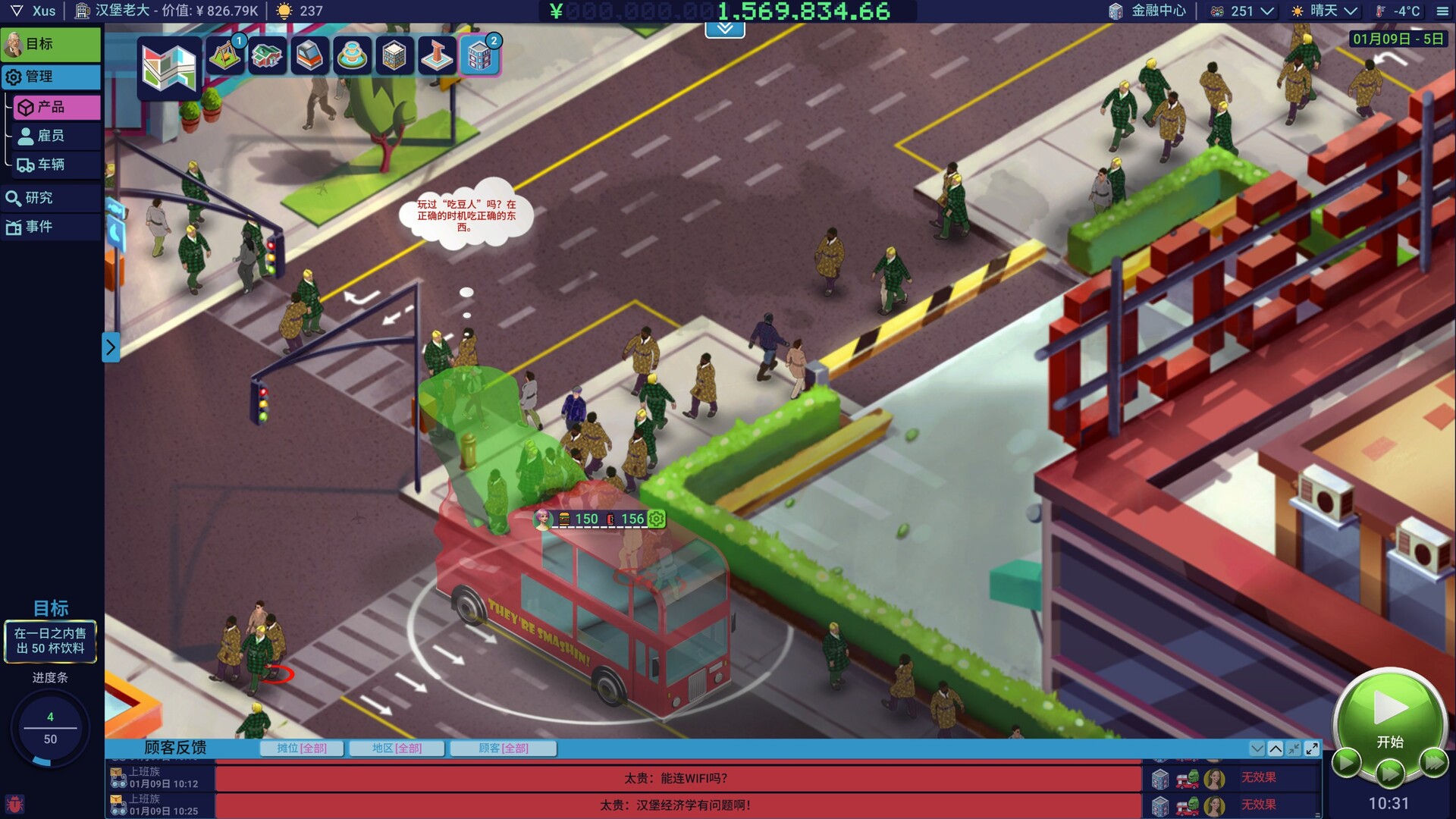Collapse the customer feedback panel downward
The width and height of the screenshot is (1456, 819).
[1258, 748]
